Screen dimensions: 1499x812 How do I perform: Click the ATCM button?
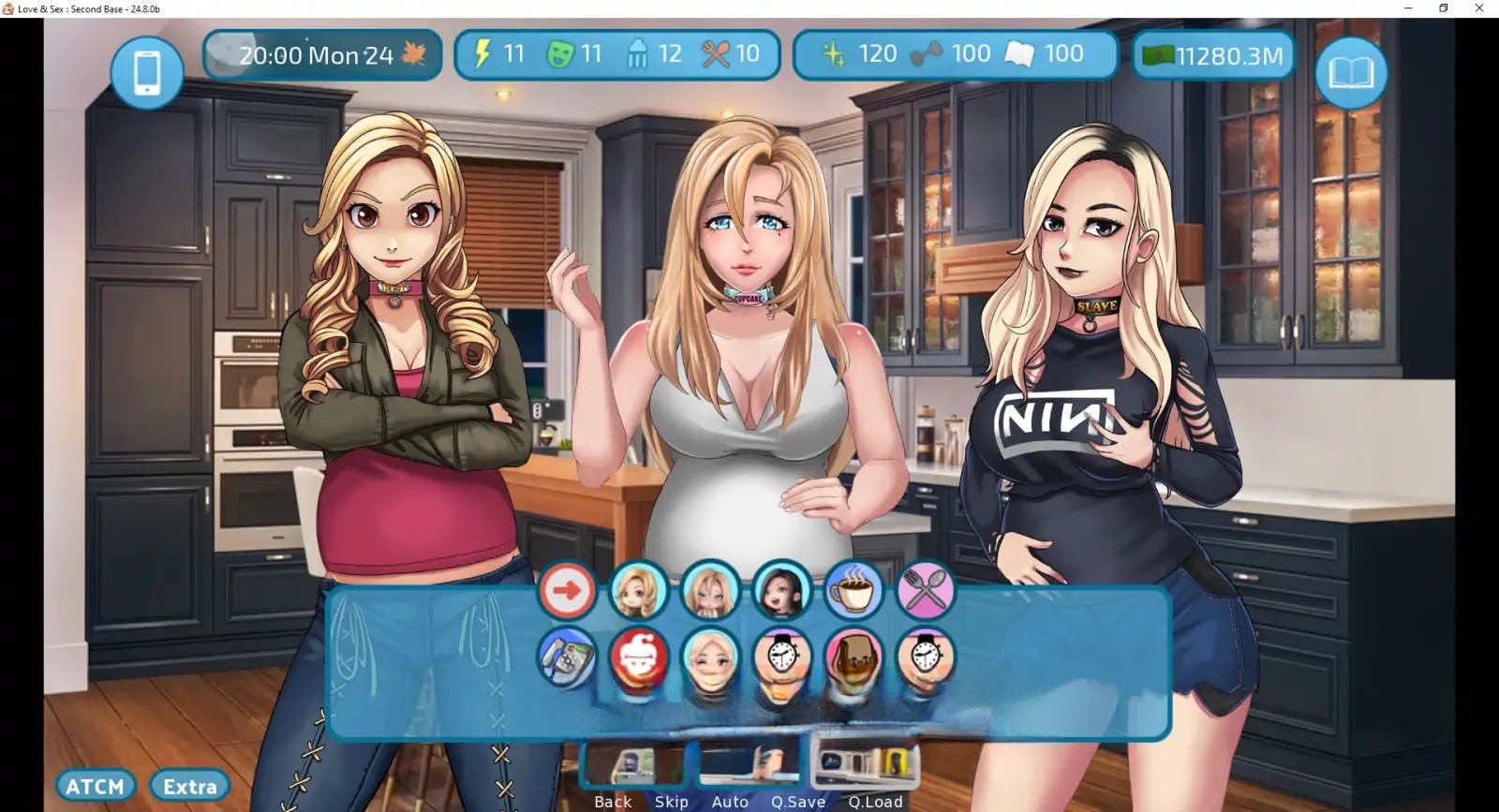point(96,787)
